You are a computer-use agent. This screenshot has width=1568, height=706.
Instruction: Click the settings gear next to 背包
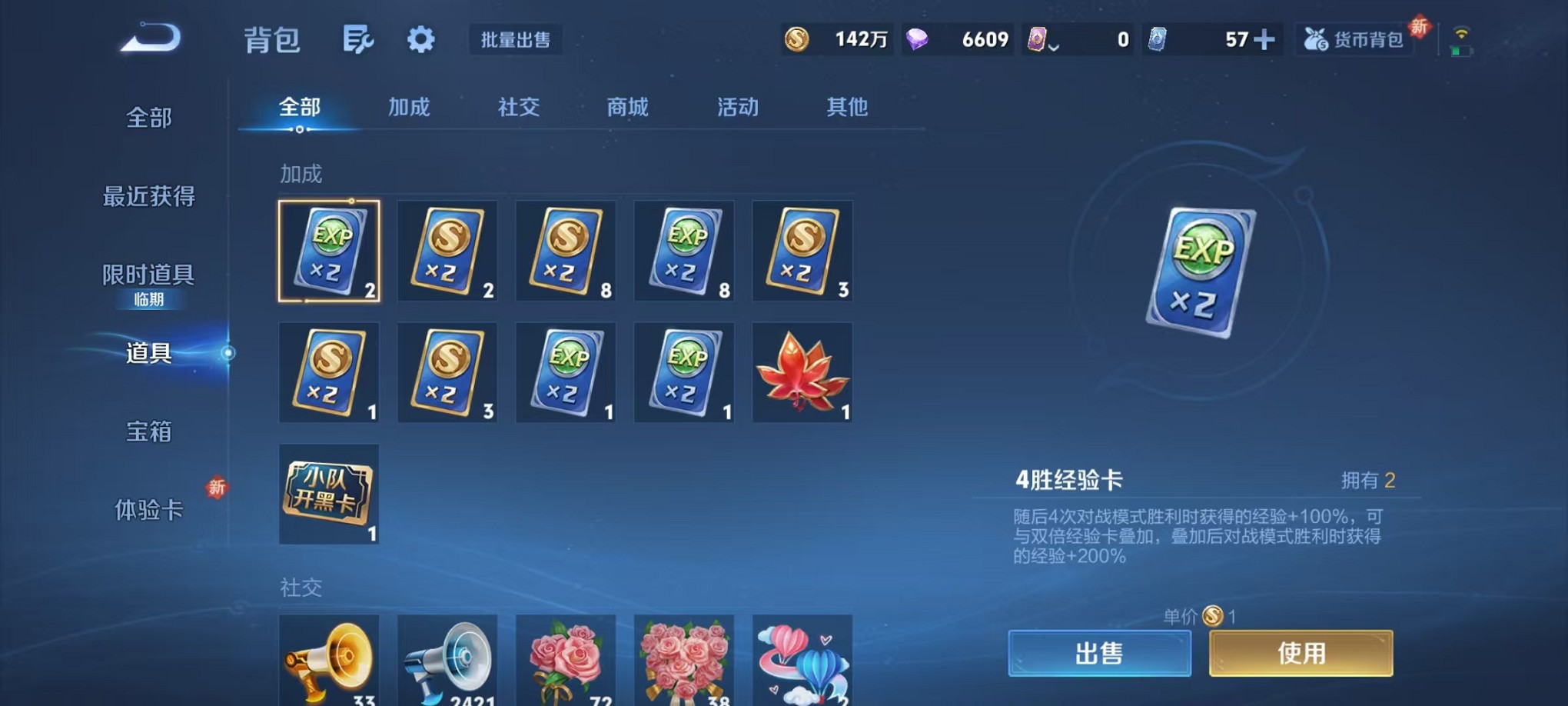[420, 39]
